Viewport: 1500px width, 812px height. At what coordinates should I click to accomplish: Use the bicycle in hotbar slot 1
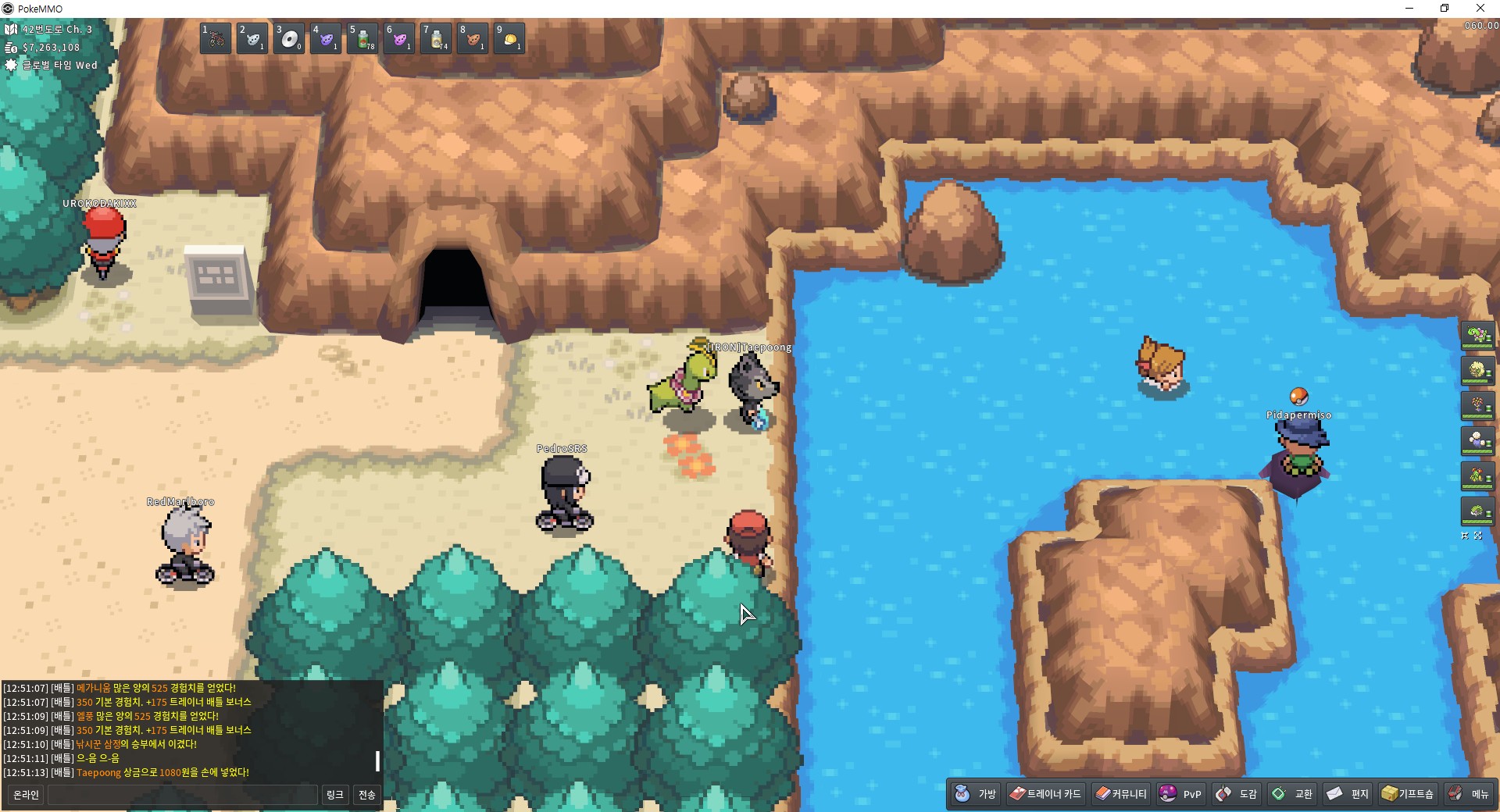point(216,38)
